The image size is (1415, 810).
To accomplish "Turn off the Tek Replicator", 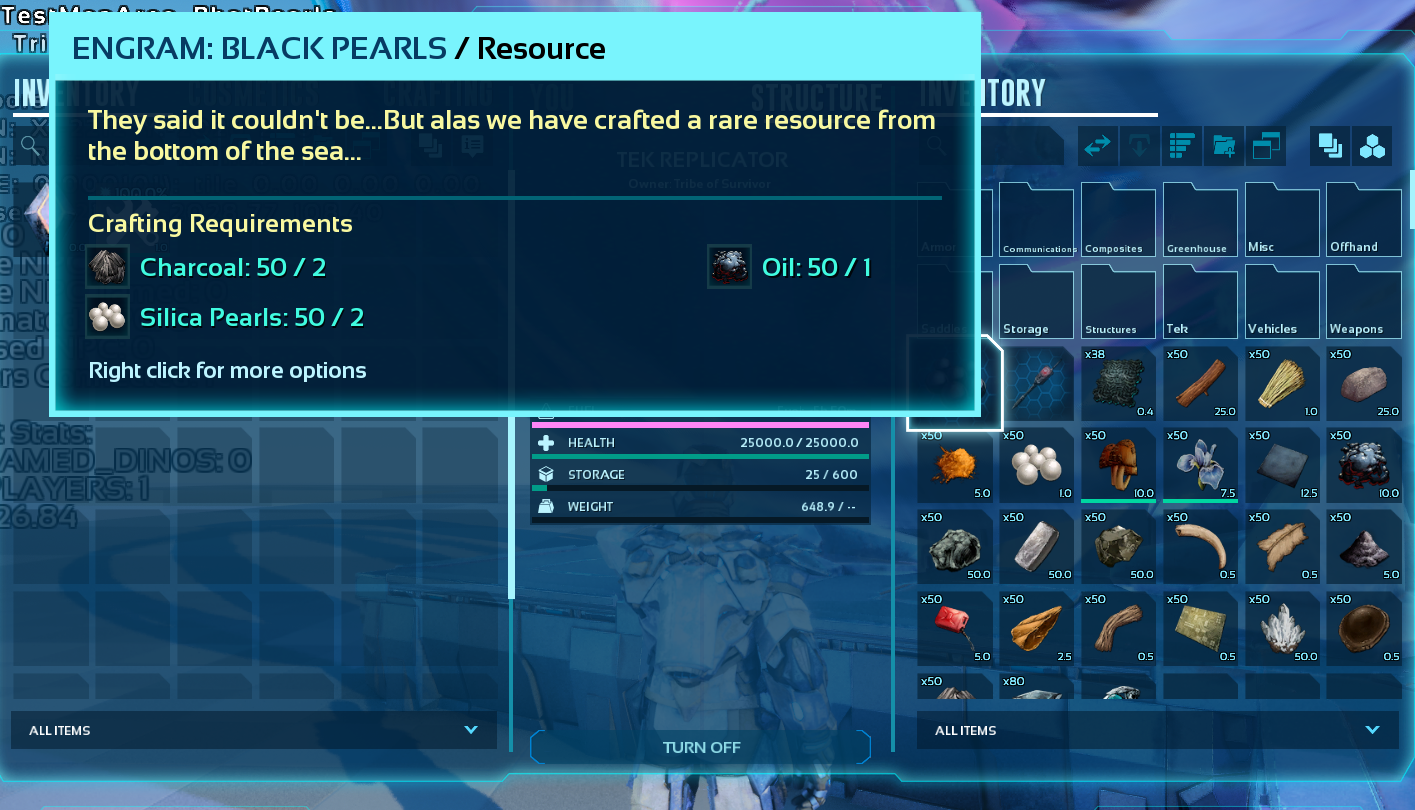I will (x=701, y=747).
